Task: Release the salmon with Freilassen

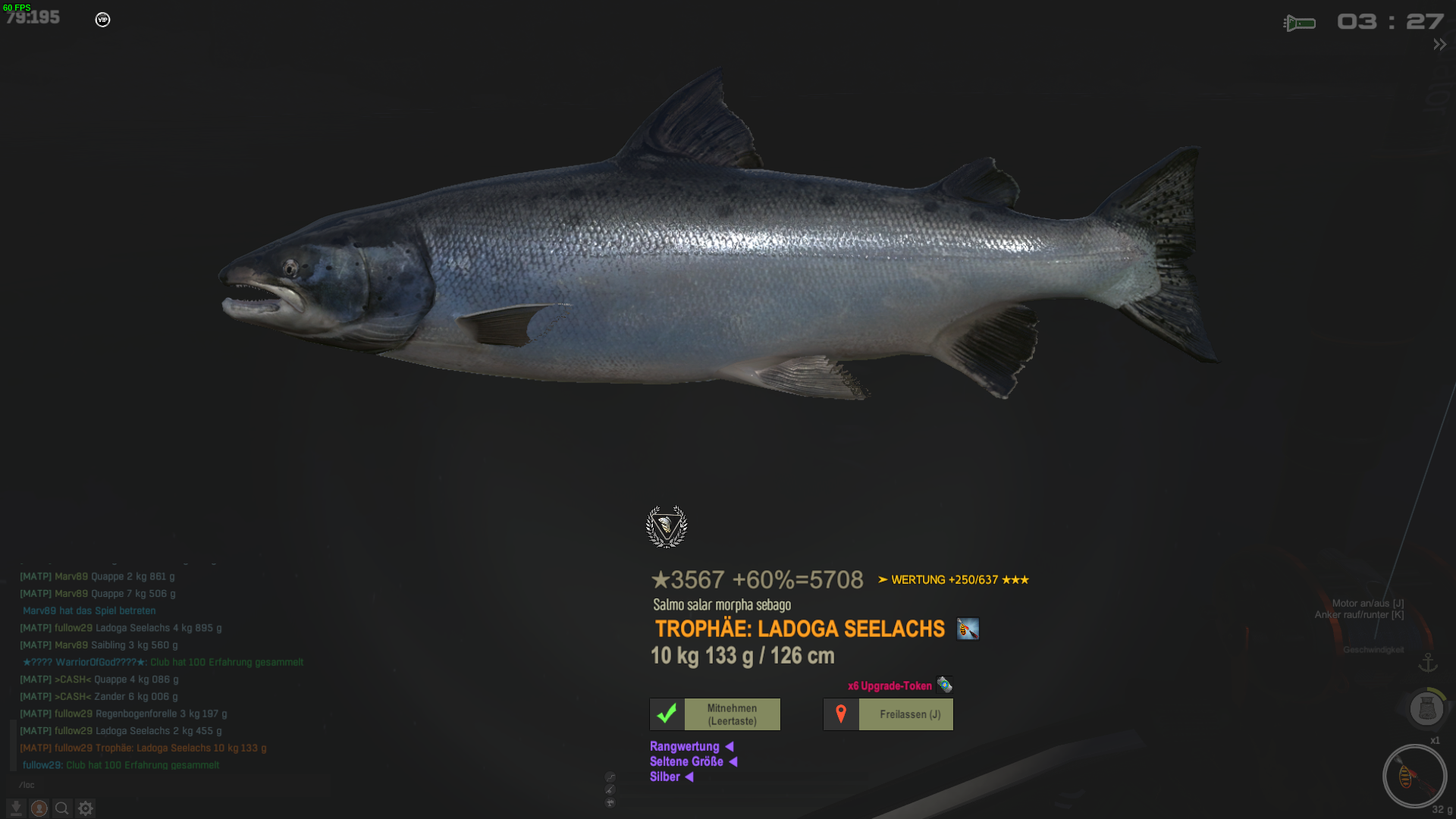Action: [x=888, y=714]
